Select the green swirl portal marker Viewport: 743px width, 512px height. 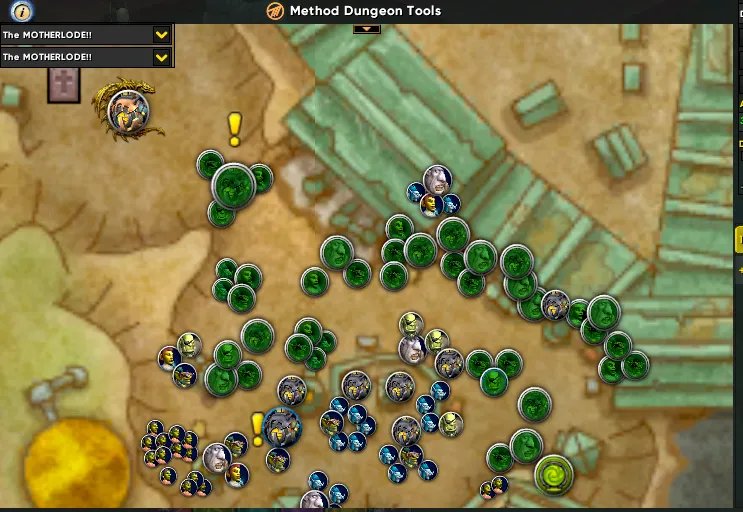pos(553,475)
